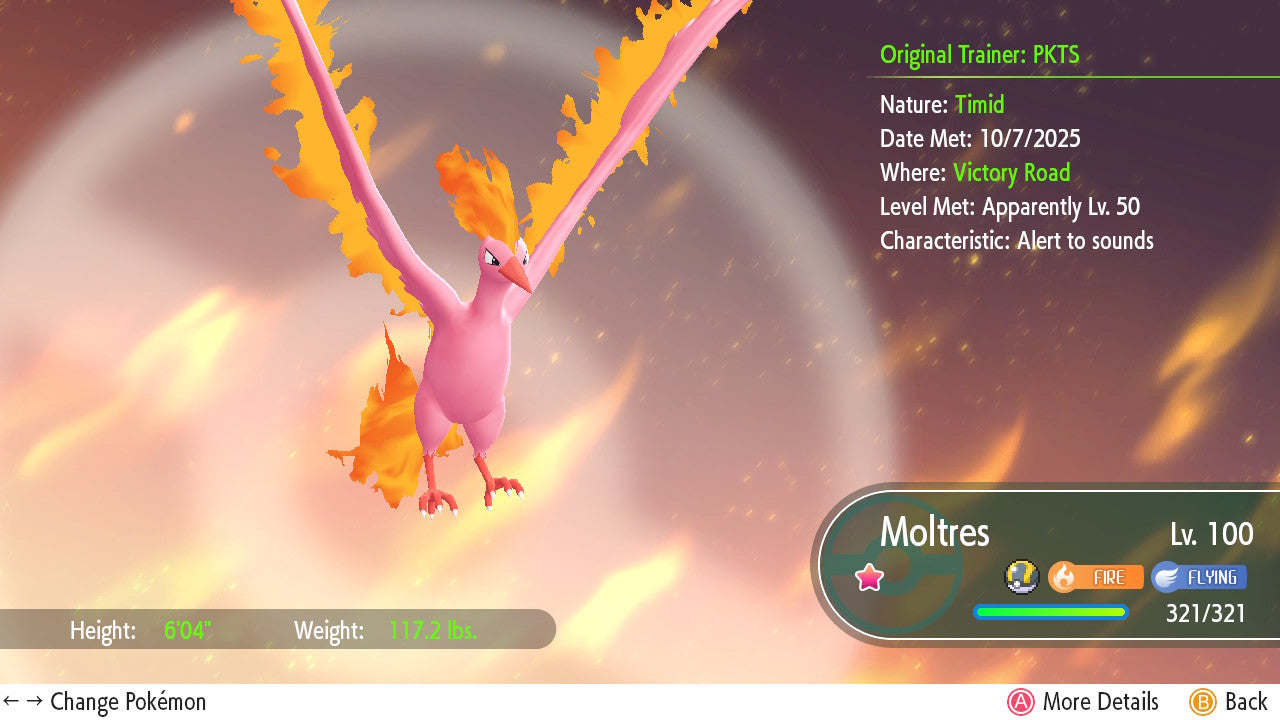Choose the Change Pokémon arrows label
This screenshot has height=720, width=1280.
coord(104,702)
